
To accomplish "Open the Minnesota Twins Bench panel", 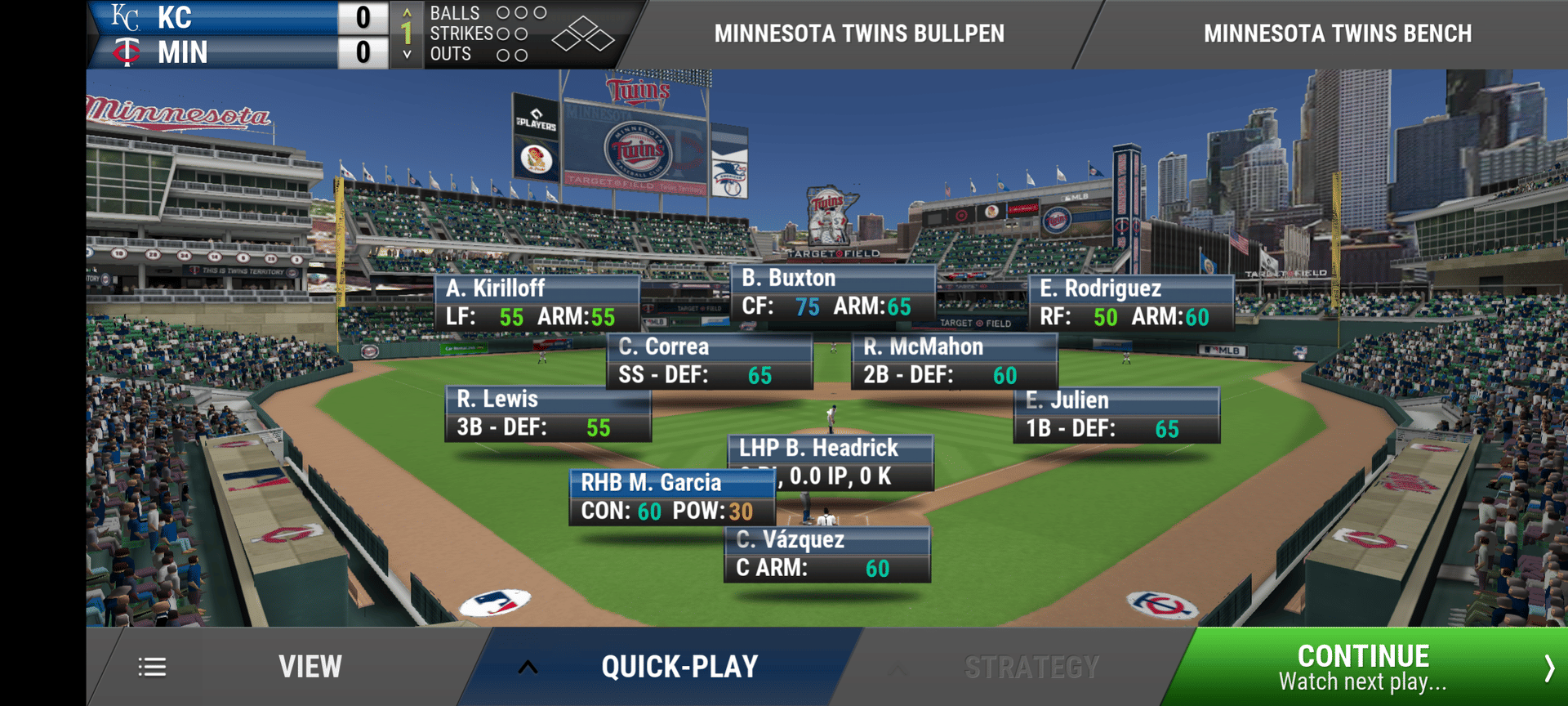I will (1337, 34).
